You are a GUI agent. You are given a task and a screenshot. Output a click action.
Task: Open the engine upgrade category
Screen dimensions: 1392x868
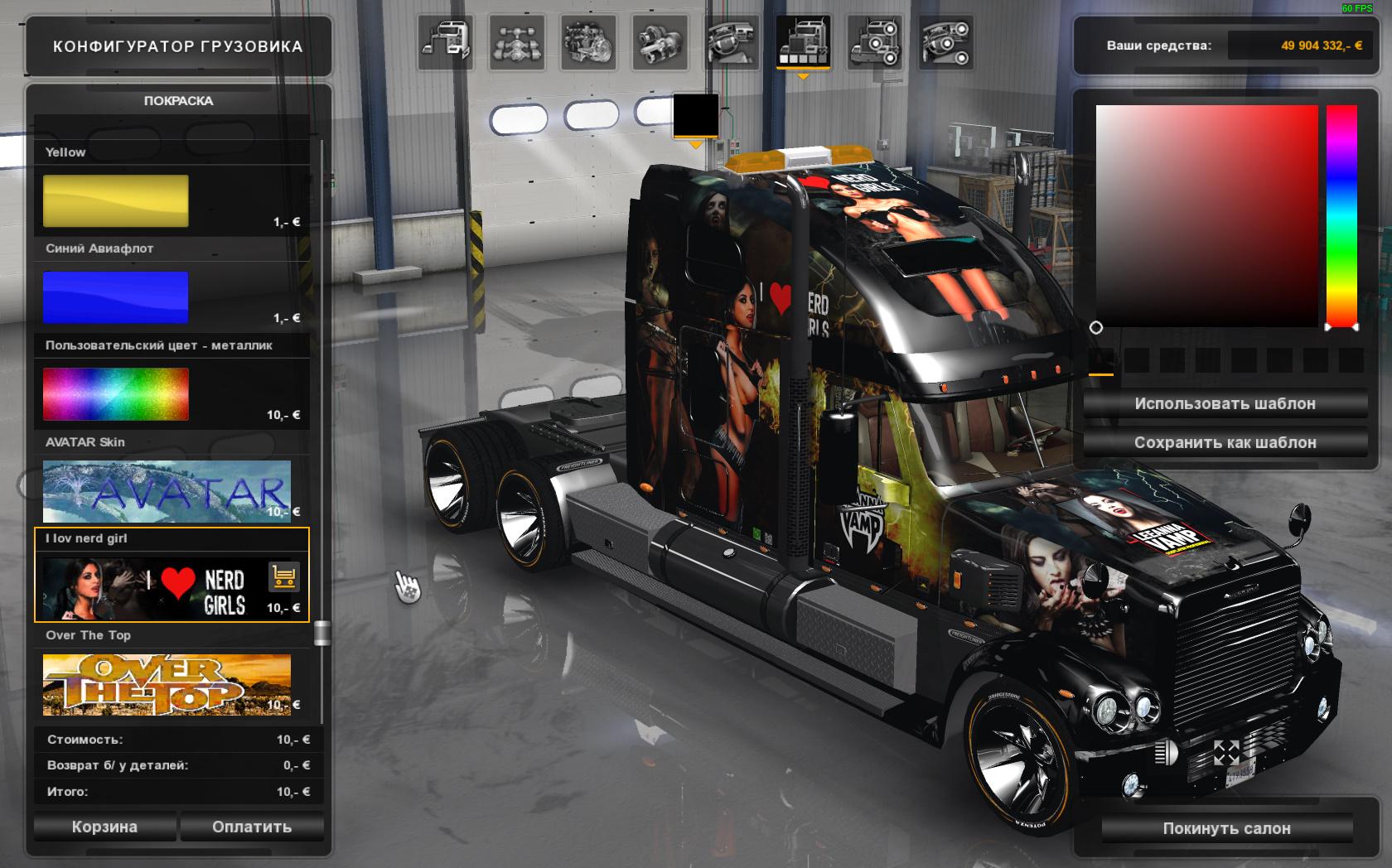[588, 41]
